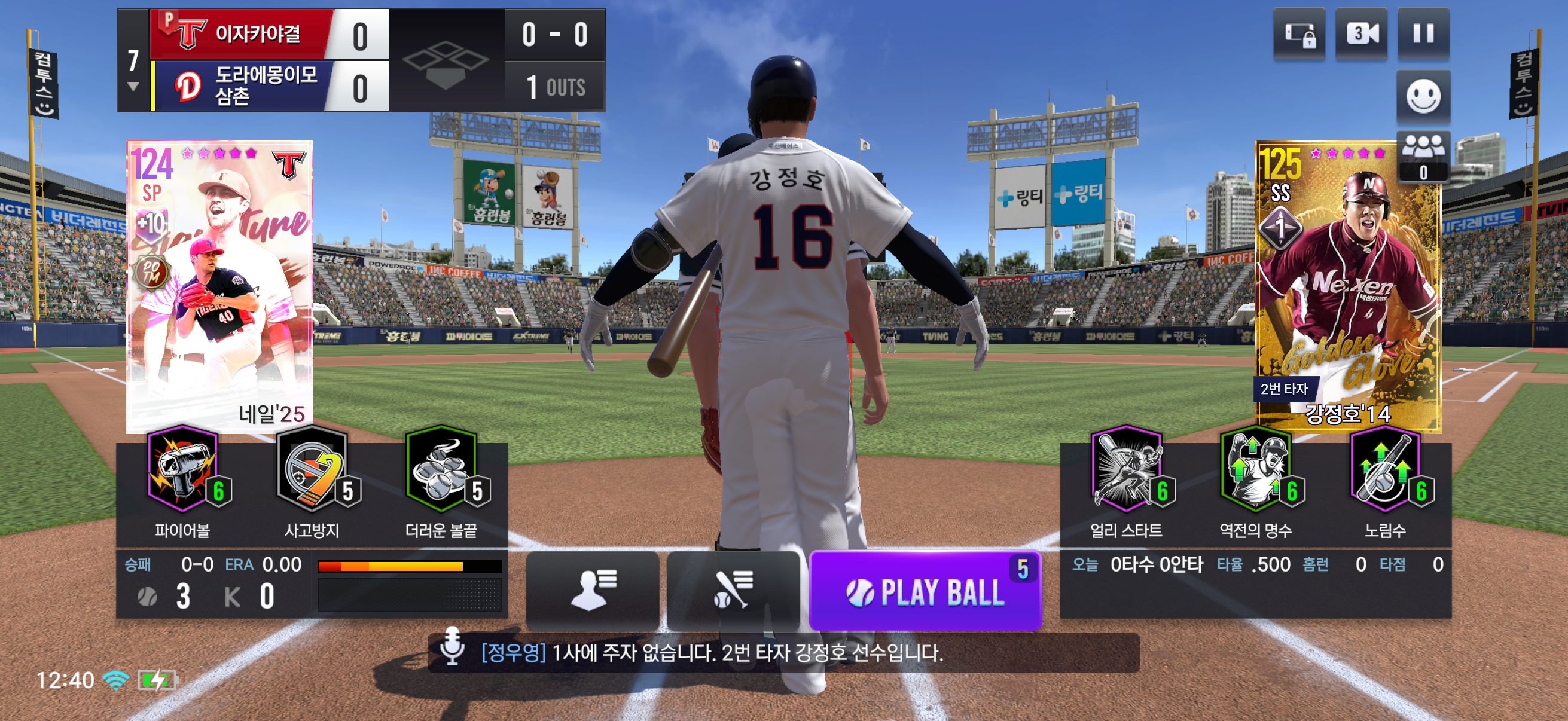
Task: Inspect the 더러운 볼끝 pitcher skill
Action: point(442,481)
